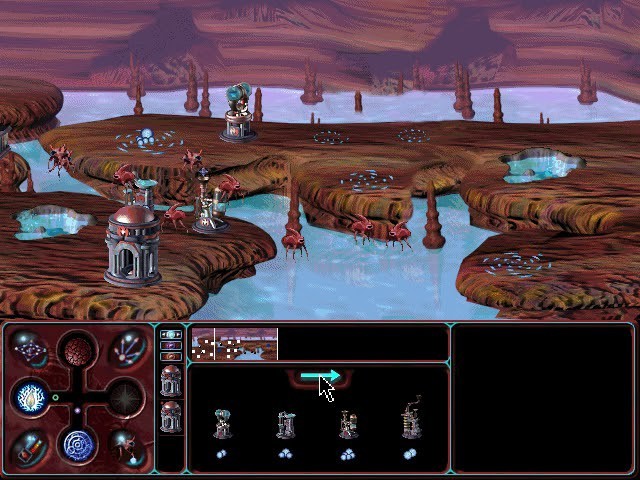
Task: Pick the third tower build option
Action: 347,424
